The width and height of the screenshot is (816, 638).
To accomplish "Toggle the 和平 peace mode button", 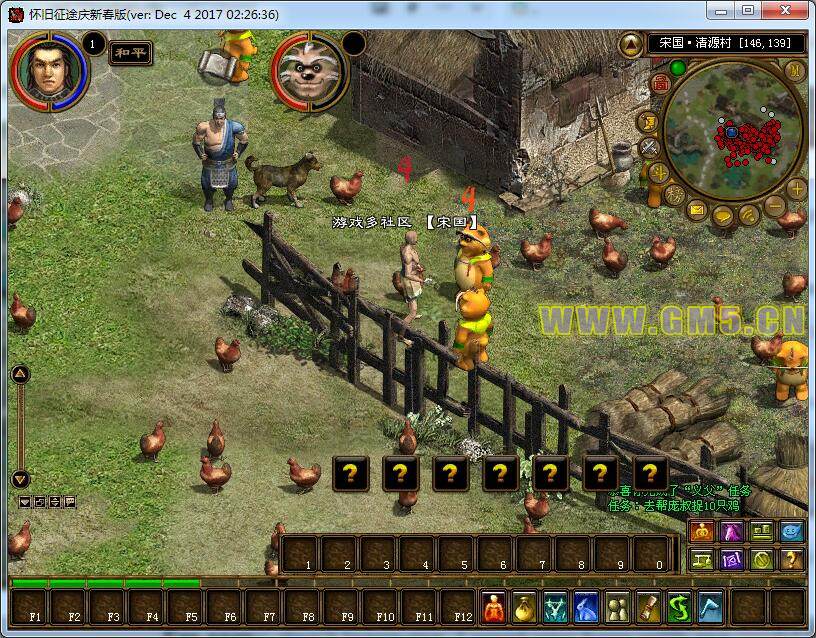I will pyautogui.click(x=130, y=54).
